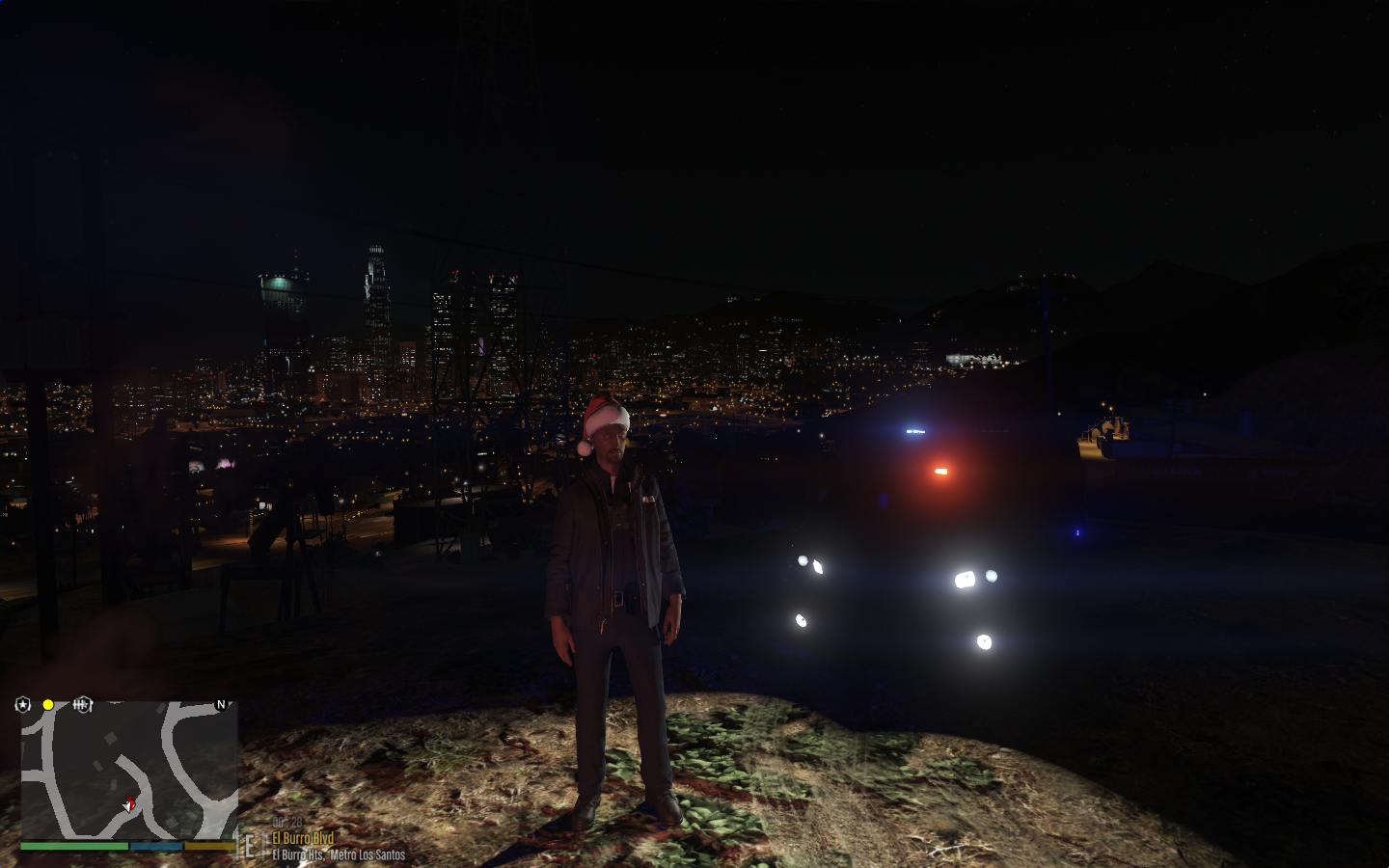
Task: Click the police star shield blip
Action: [23, 705]
